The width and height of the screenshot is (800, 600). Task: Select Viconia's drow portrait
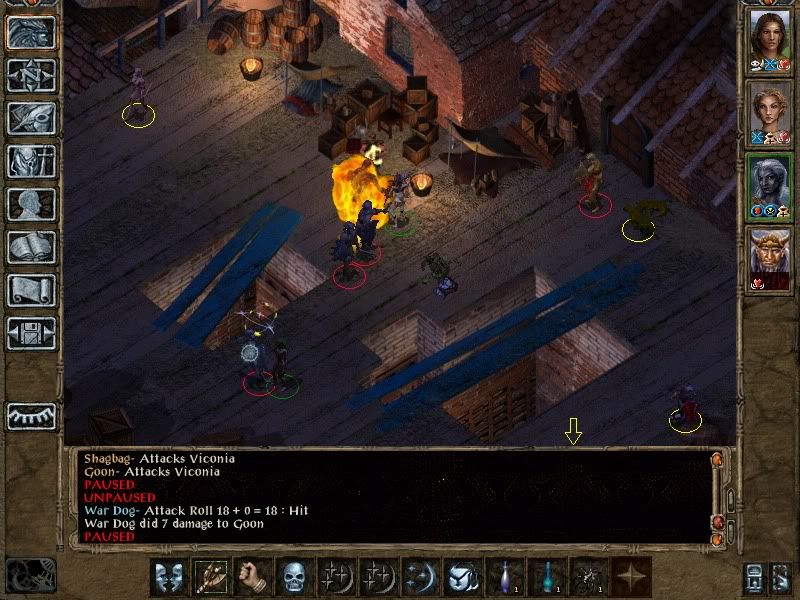click(x=769, y=185)
